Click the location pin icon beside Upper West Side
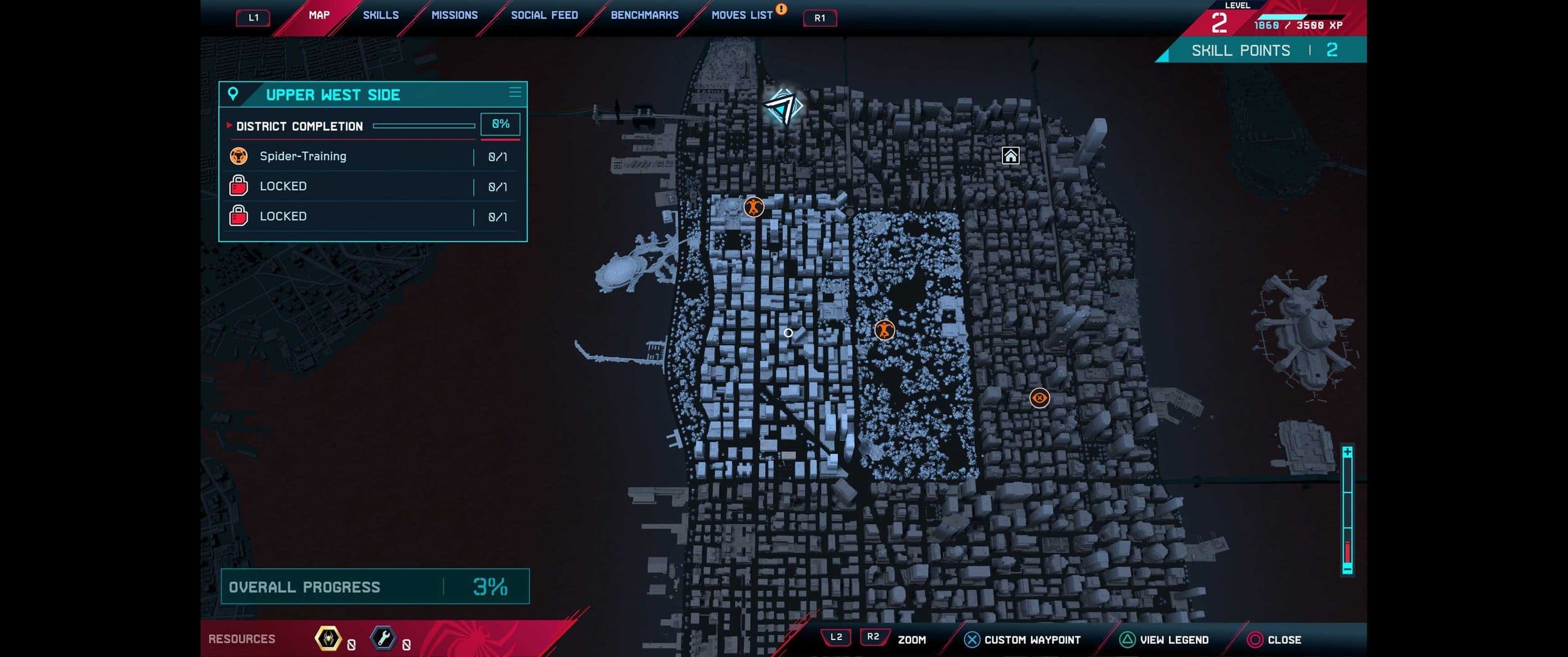Image resolution: width=1568 pixels, height=657 pixels. tap(233, 95)
